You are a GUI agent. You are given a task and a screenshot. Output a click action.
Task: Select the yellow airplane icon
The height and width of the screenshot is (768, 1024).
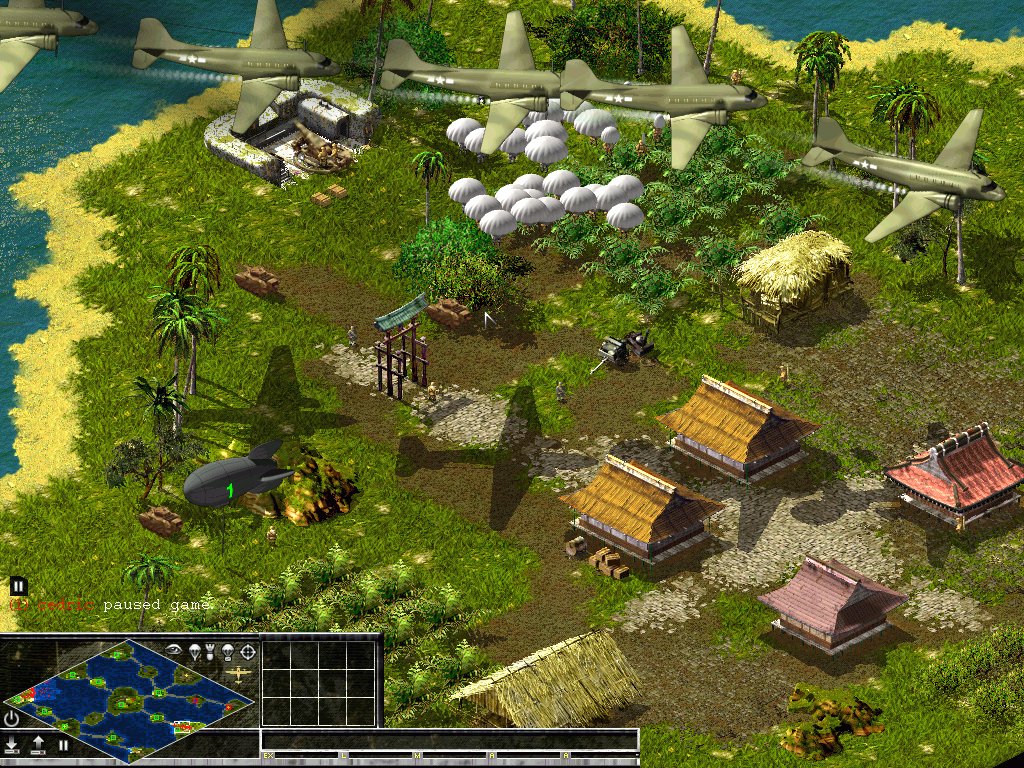(x=238, y=674)
